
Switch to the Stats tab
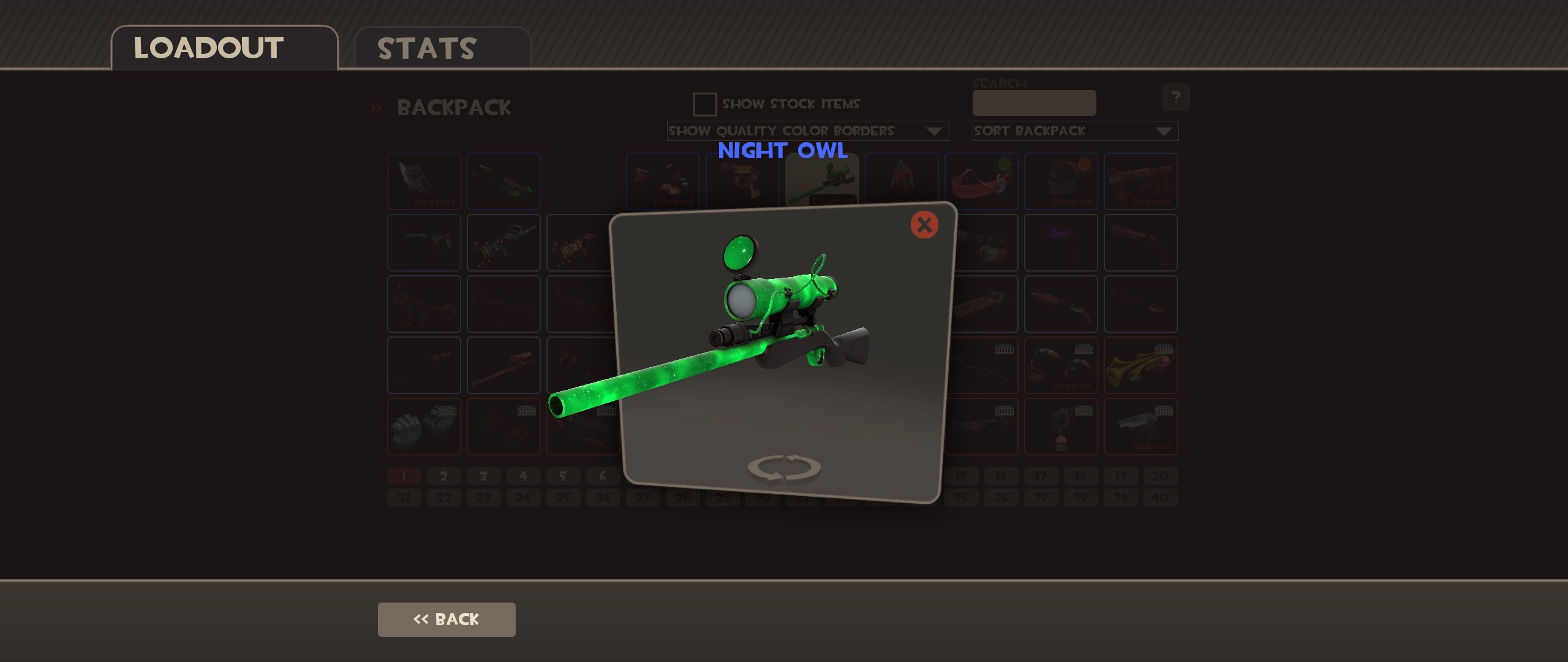point(425,48)
